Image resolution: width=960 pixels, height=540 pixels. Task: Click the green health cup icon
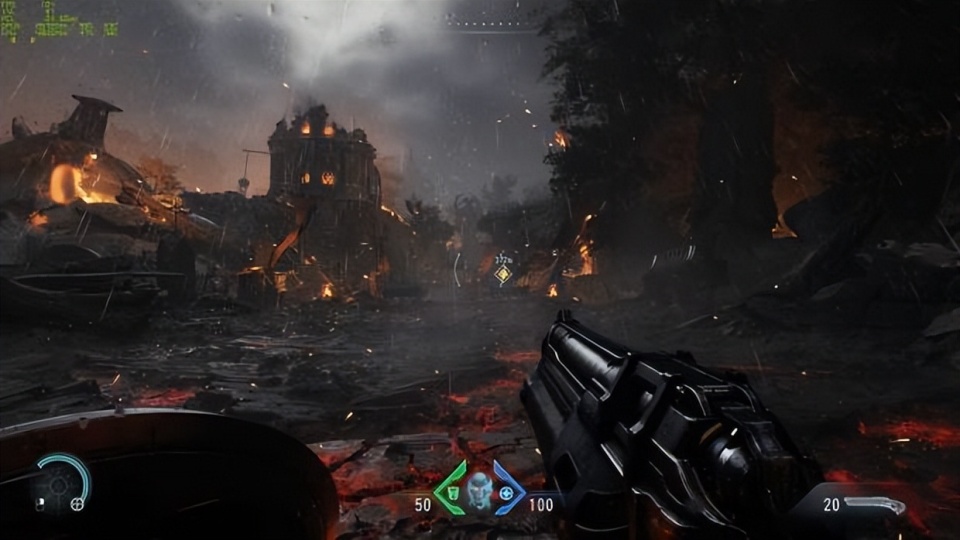click(452, 491)
